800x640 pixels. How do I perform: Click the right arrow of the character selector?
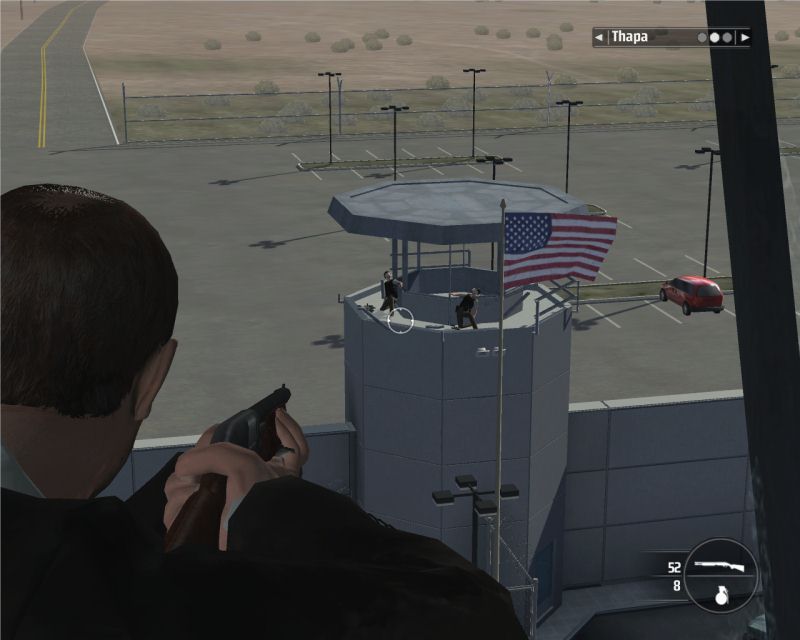click(745, 38)
